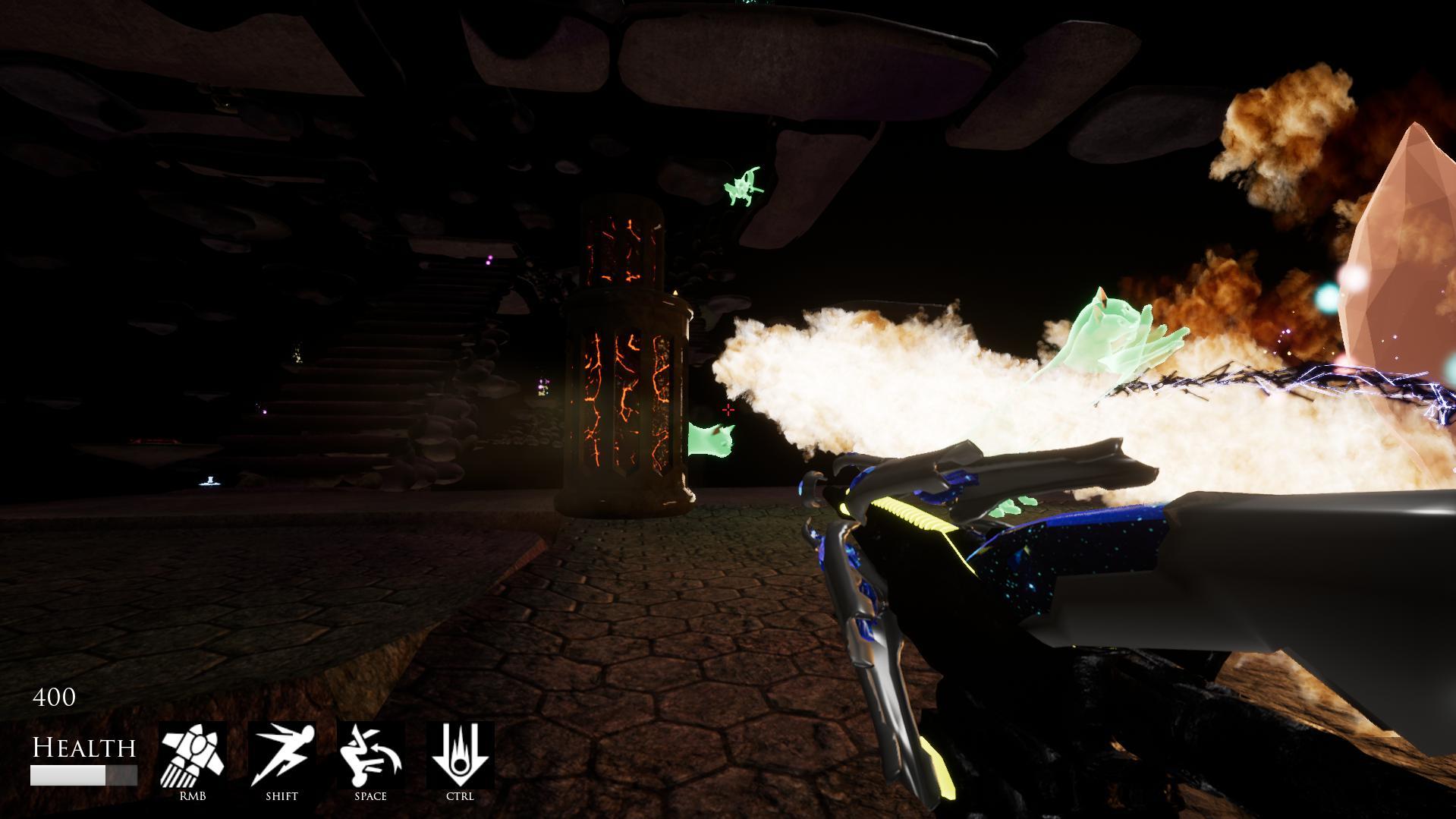Select the lightning sprint dash ability
1456x819 pixels.
click(x=281, y=755)
